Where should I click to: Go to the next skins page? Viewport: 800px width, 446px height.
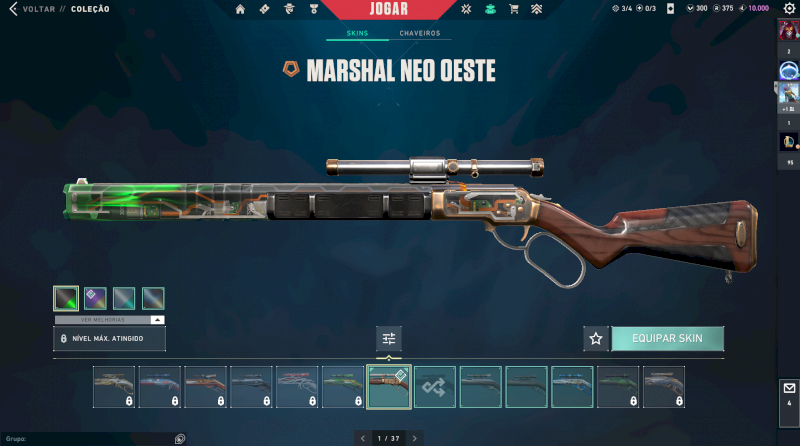click(415, 438)
